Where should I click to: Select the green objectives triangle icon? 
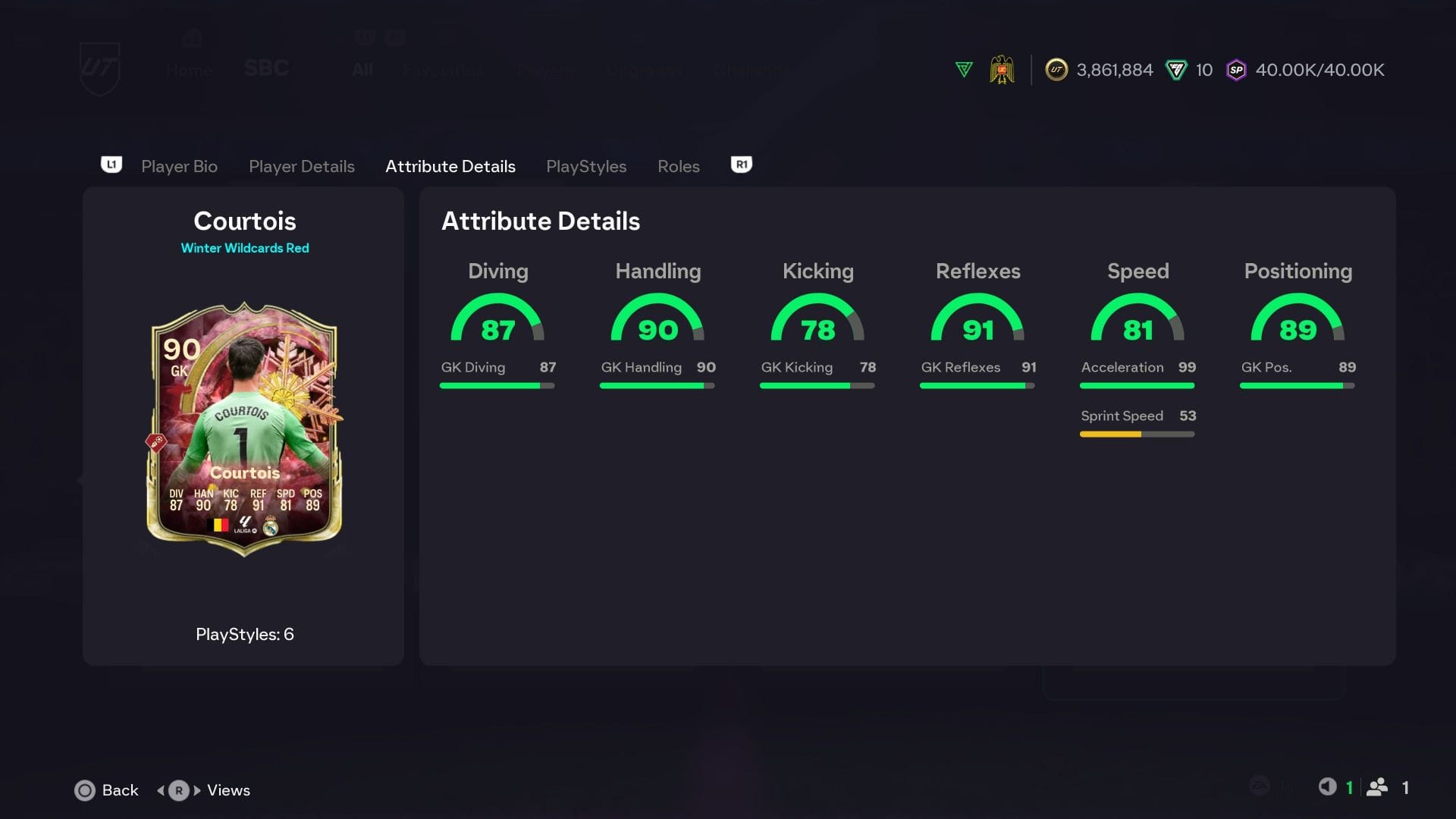(963, 69)
